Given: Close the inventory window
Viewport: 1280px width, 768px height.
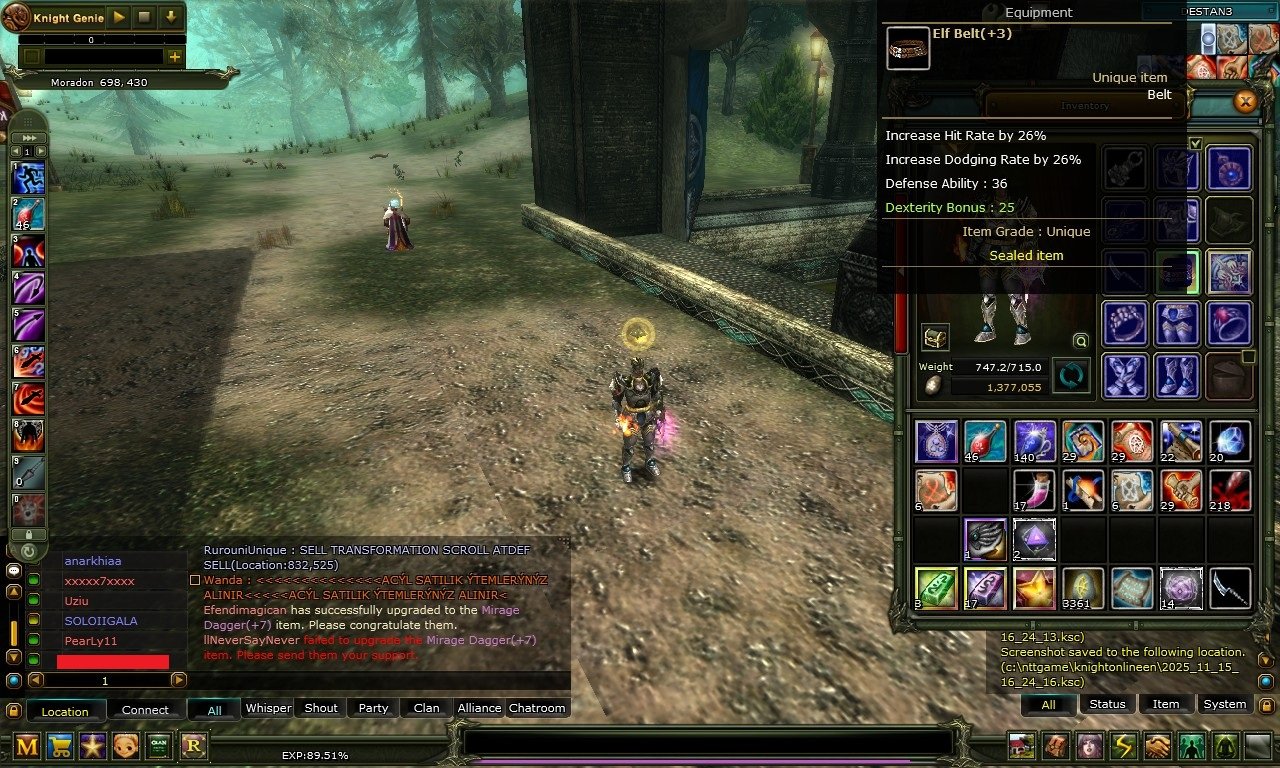Looking at the screenshot, I should point(1245,101).
